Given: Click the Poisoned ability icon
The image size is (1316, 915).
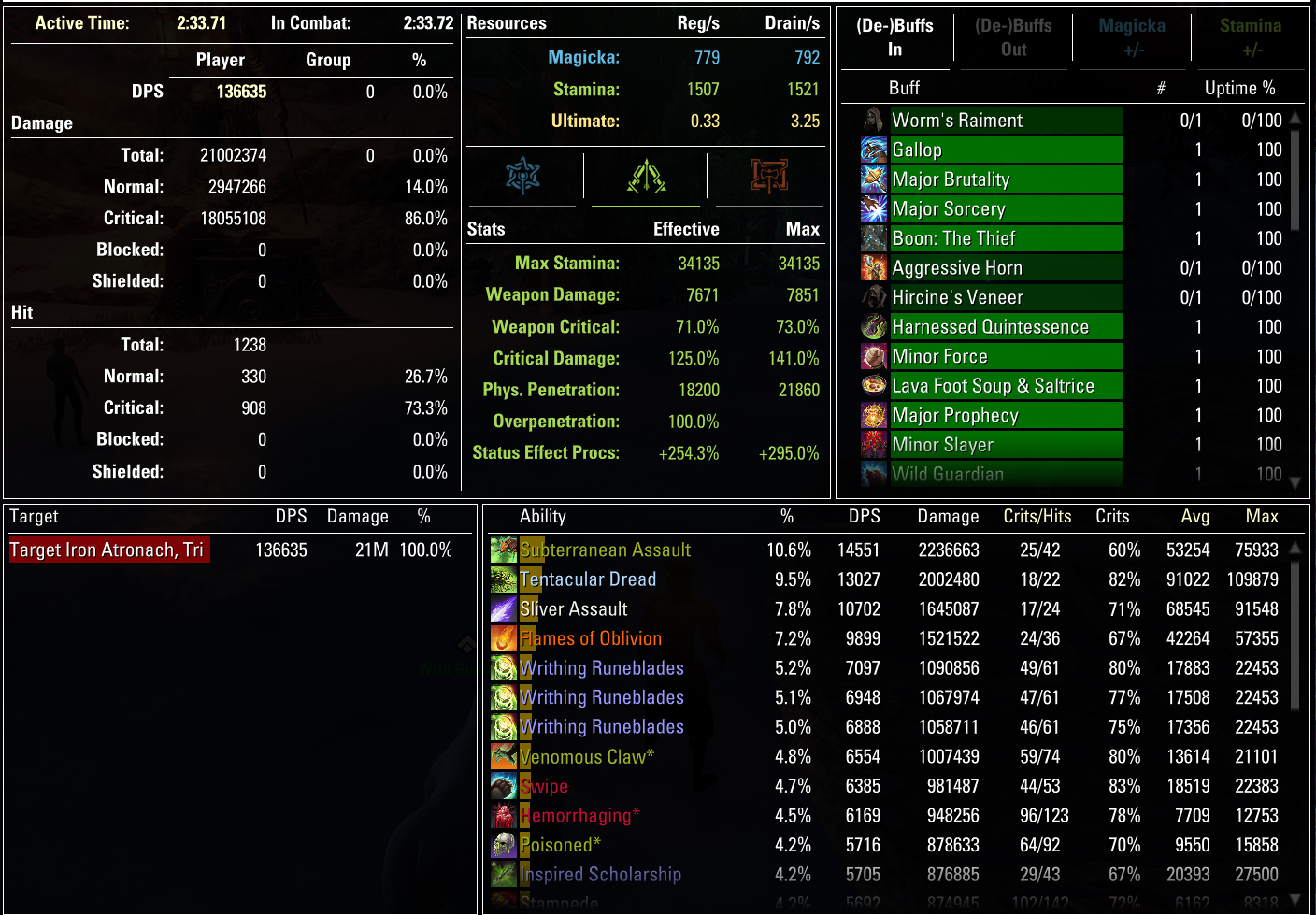Looking at the screenshot, I should [x=504, y=845].
